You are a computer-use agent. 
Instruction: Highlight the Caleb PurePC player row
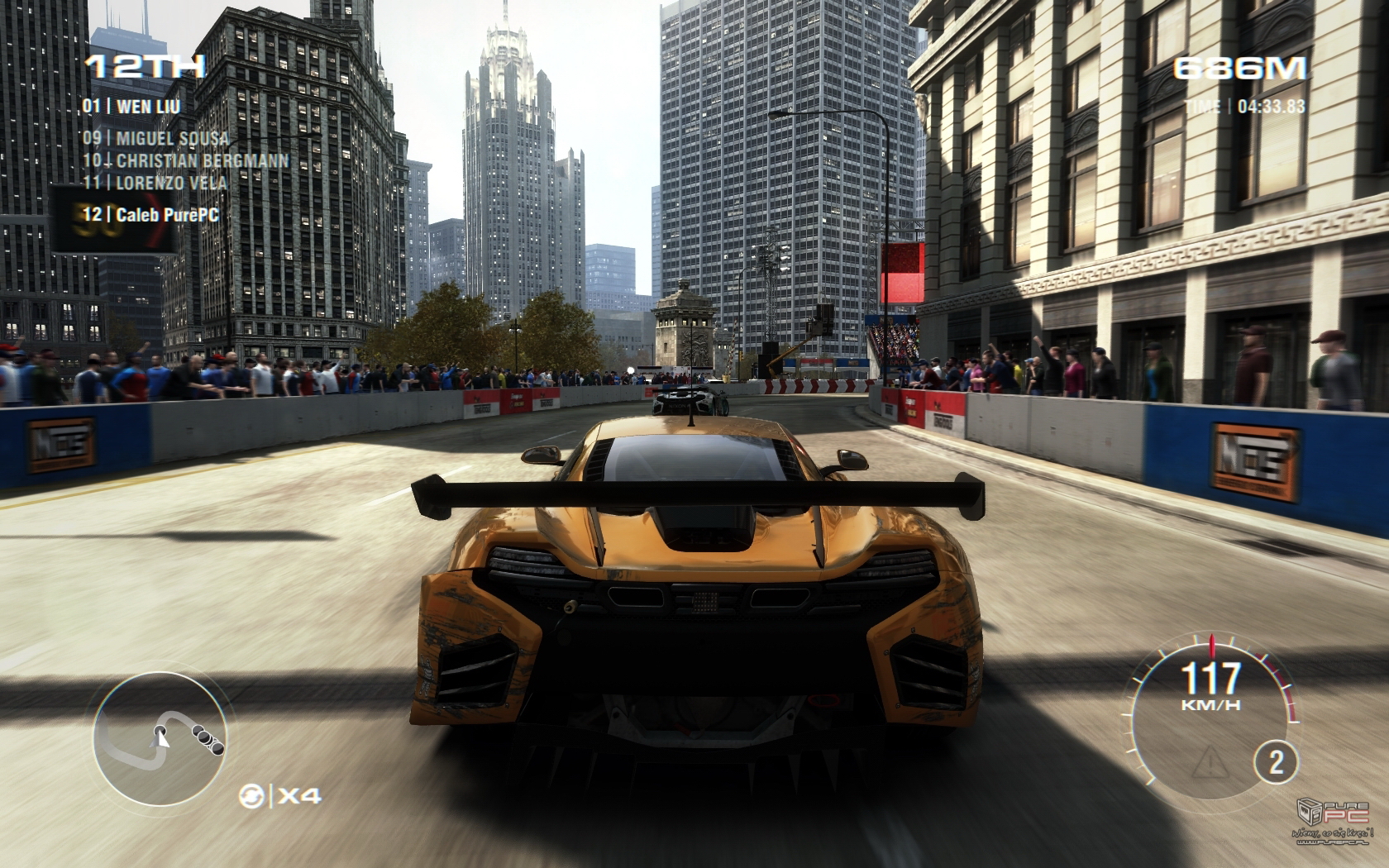coord(150,214)
